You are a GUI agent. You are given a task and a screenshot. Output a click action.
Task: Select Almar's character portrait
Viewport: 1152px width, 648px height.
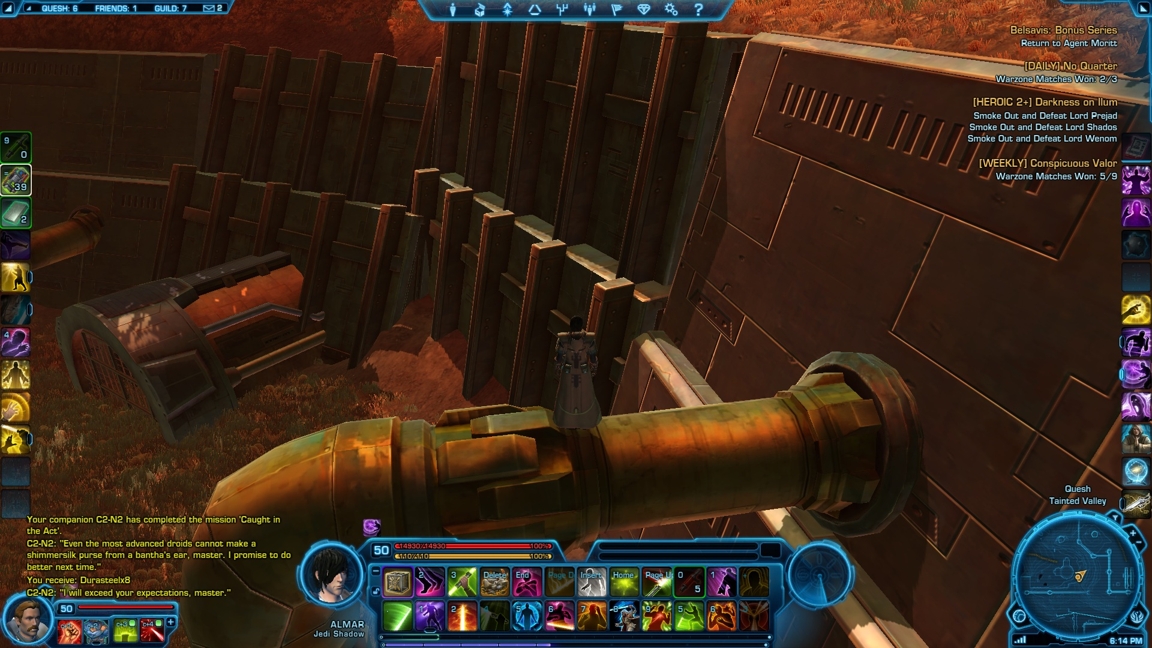pyautogui.click(x=331, y=576)
